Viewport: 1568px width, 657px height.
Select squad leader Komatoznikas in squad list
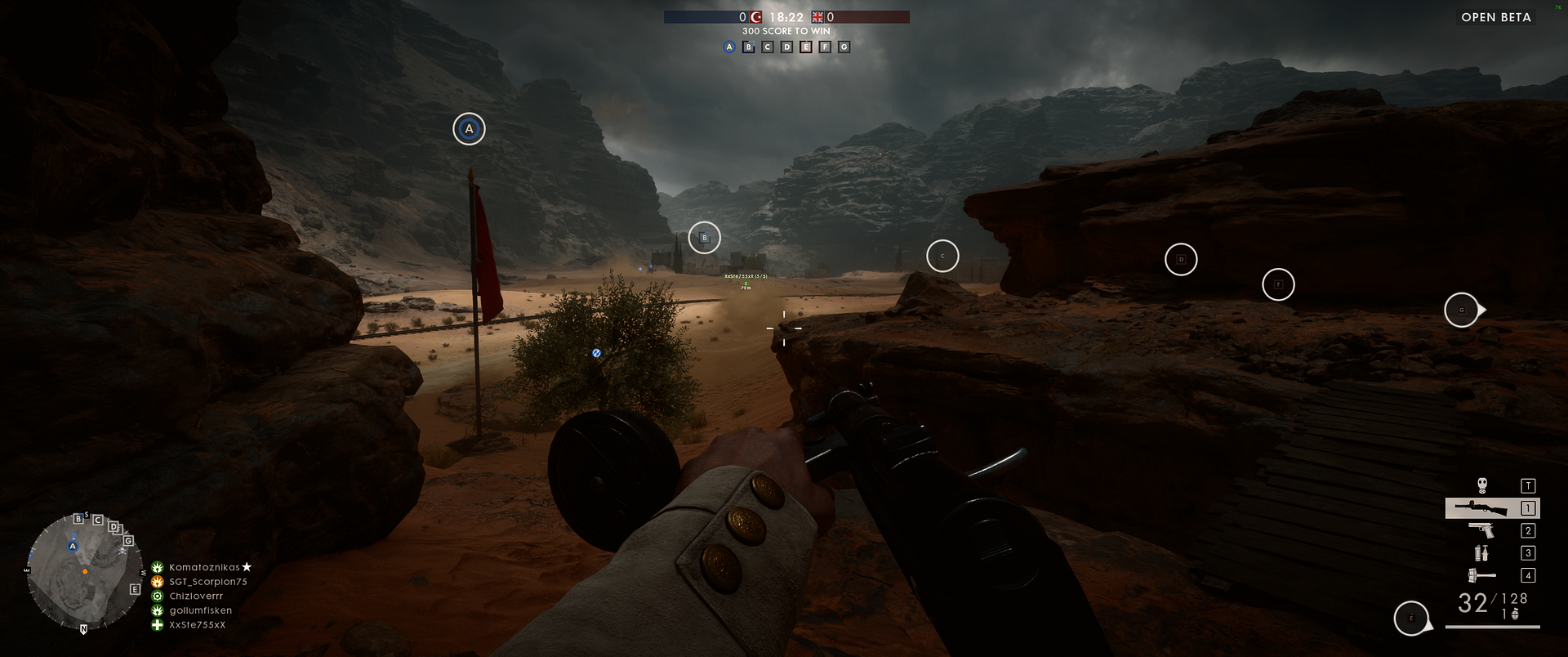pos(204,567)
